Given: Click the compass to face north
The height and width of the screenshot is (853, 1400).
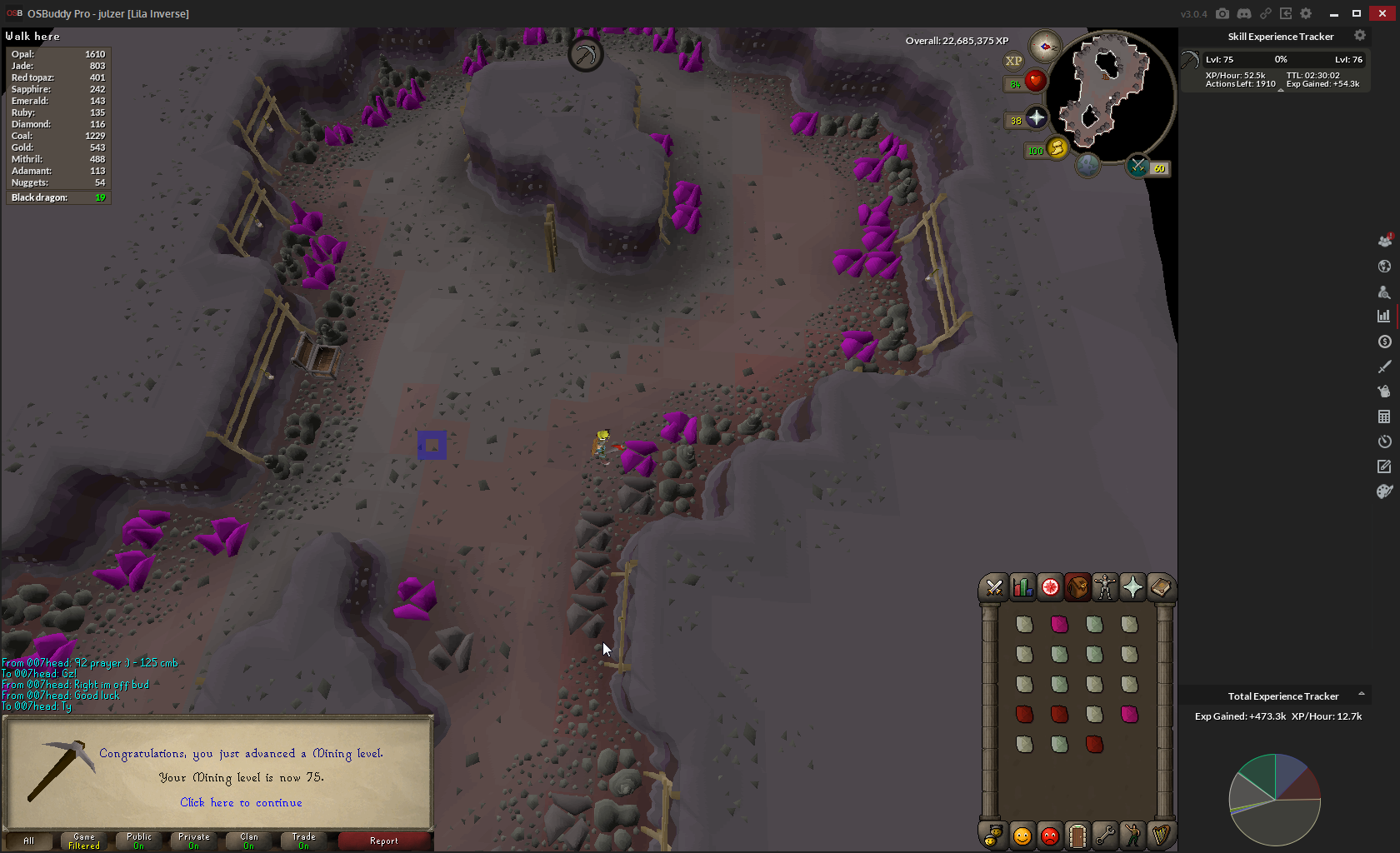Looking at the screenshot, I should tap(1044, 47).
